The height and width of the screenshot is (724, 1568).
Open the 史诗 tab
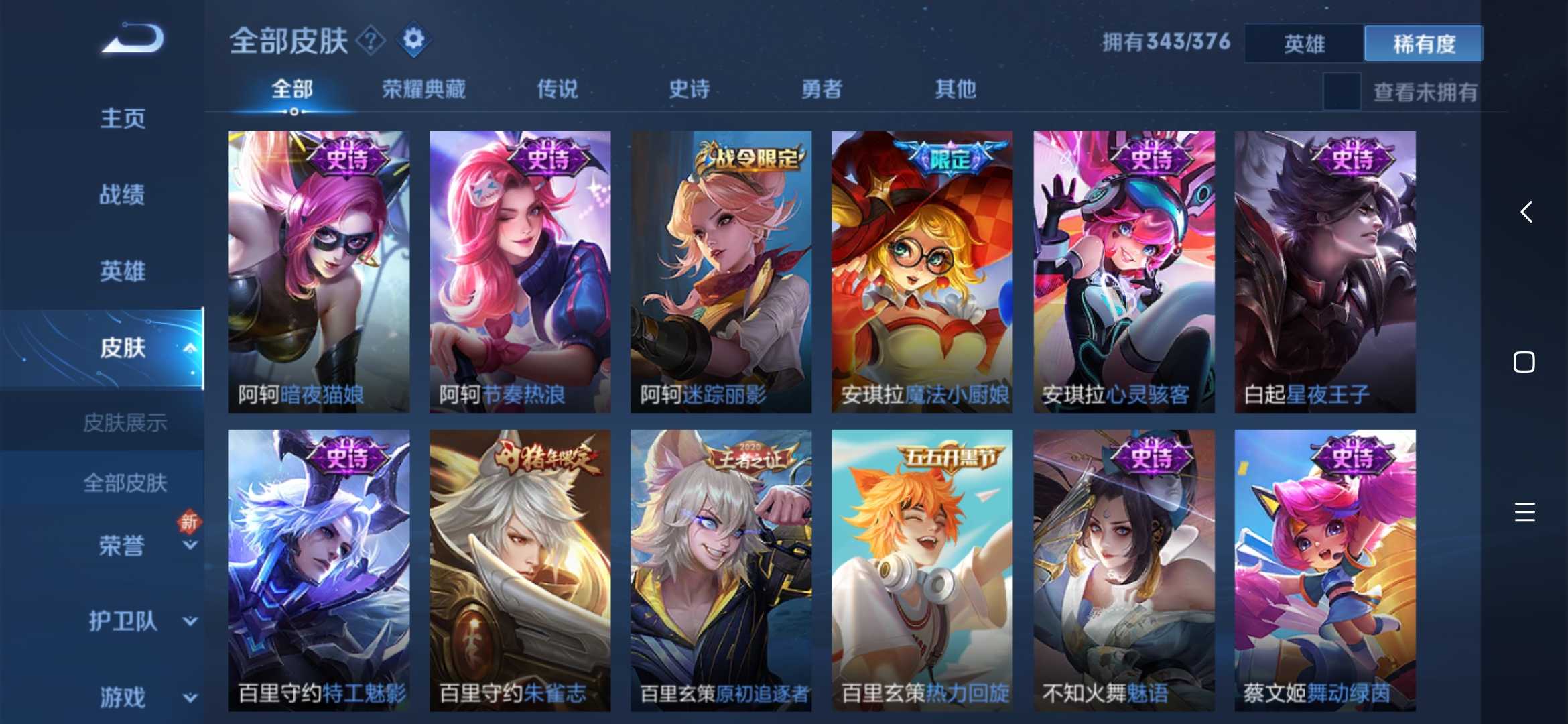[688, 89]
